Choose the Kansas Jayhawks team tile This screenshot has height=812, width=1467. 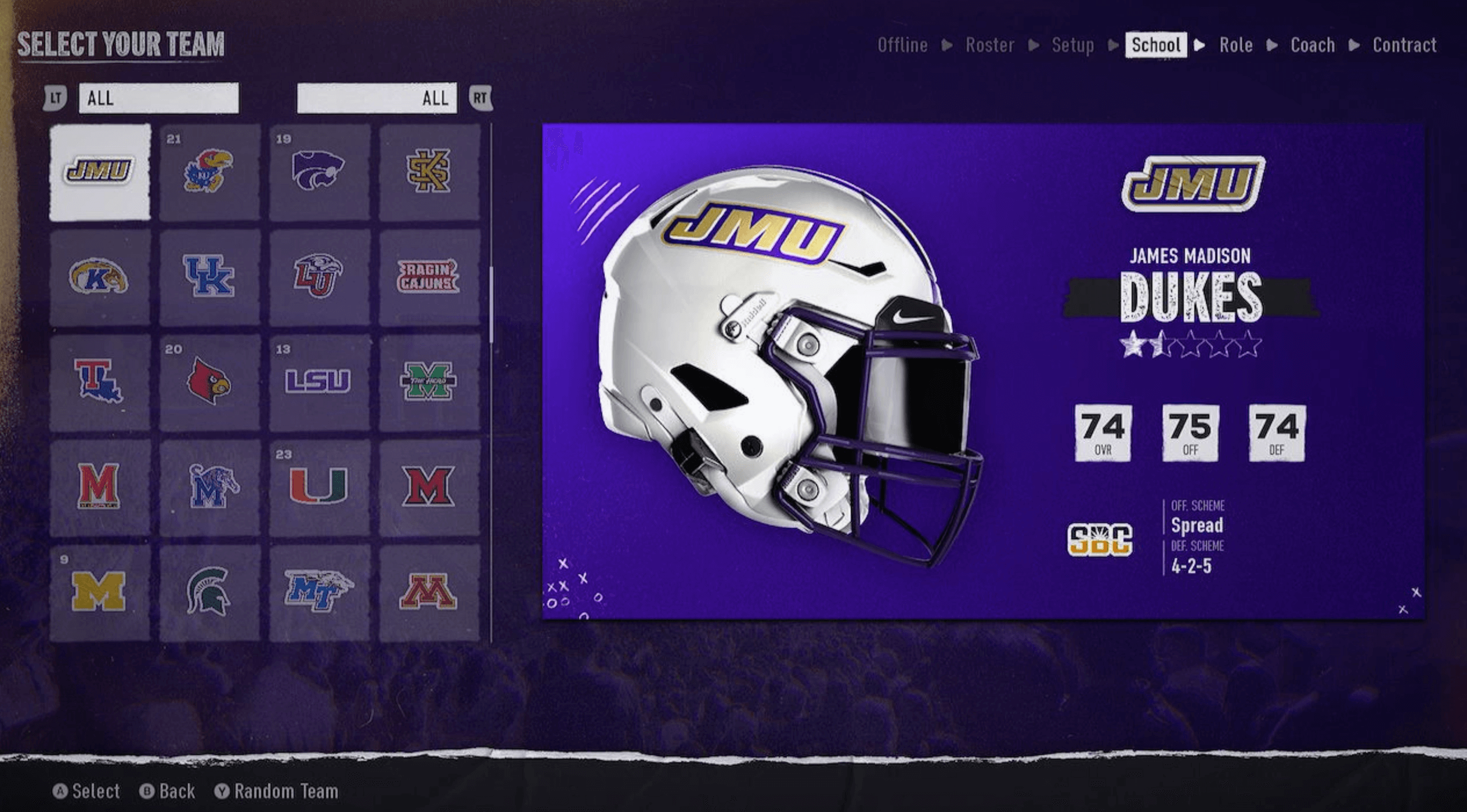tap(209, 172)
